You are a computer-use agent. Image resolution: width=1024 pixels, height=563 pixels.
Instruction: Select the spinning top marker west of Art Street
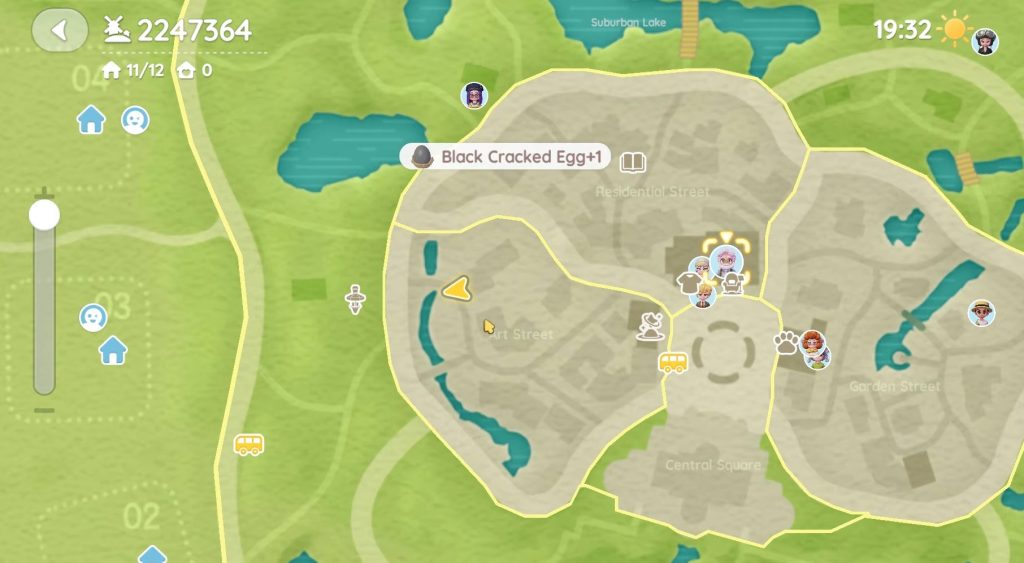[355, 299]
